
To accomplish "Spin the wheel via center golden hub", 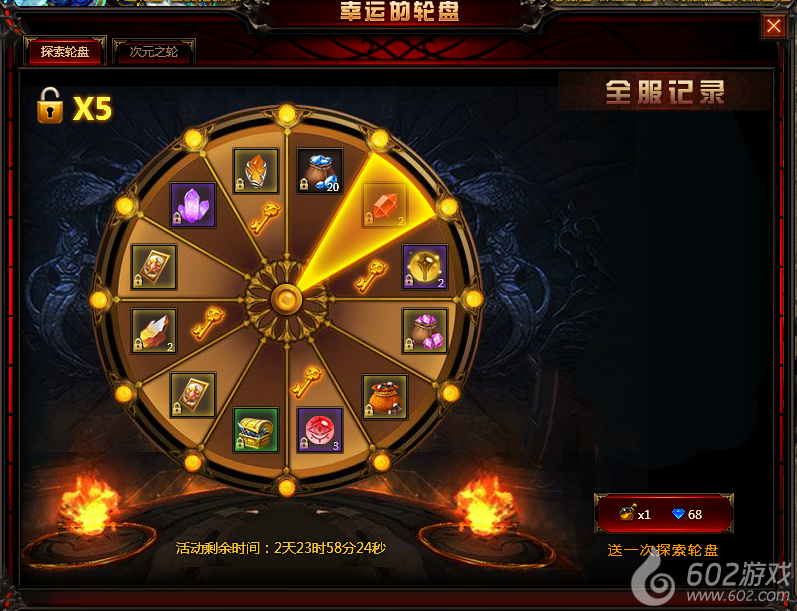I will pos(286,298).
